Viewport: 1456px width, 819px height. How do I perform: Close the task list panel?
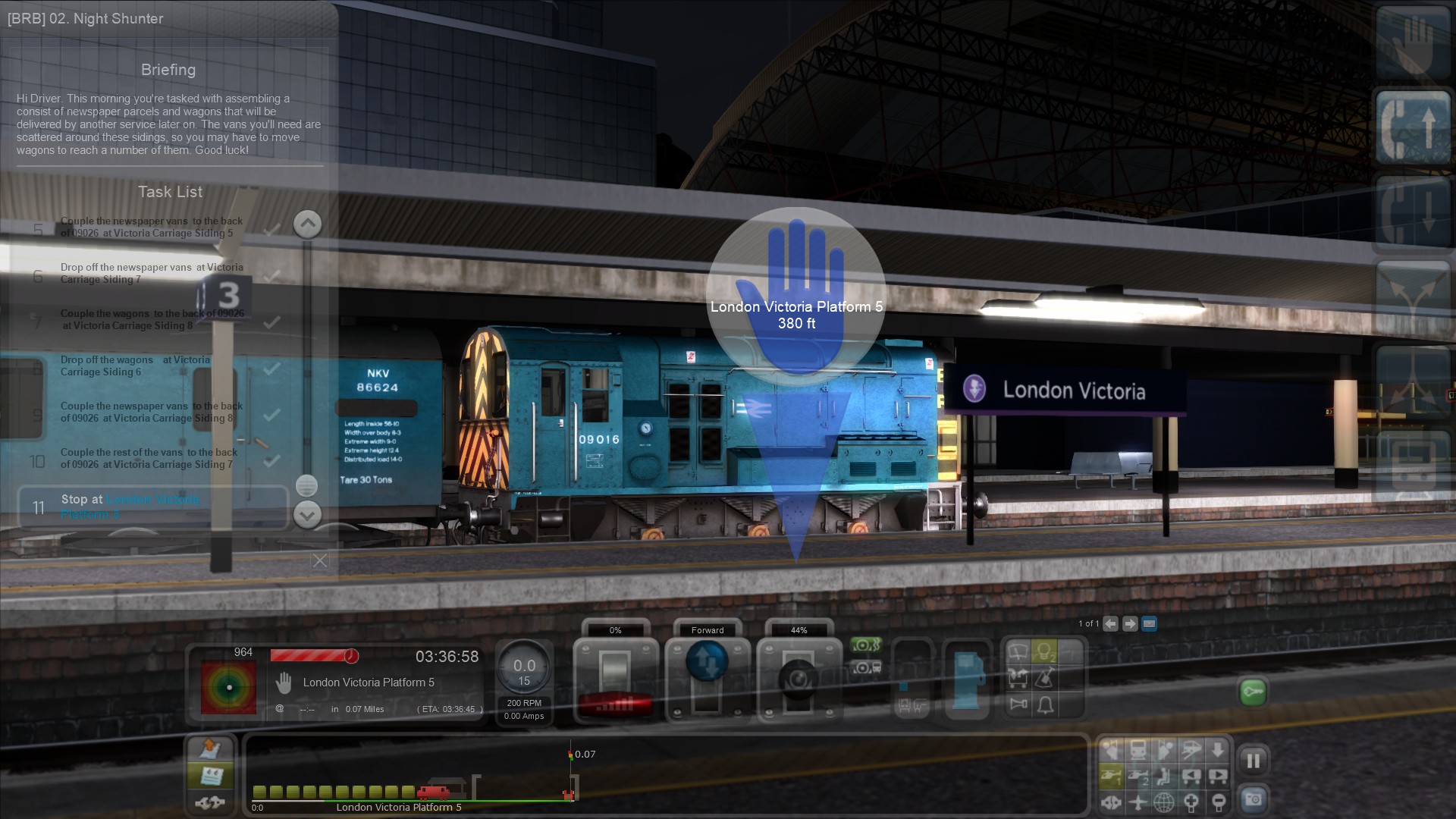320,560
